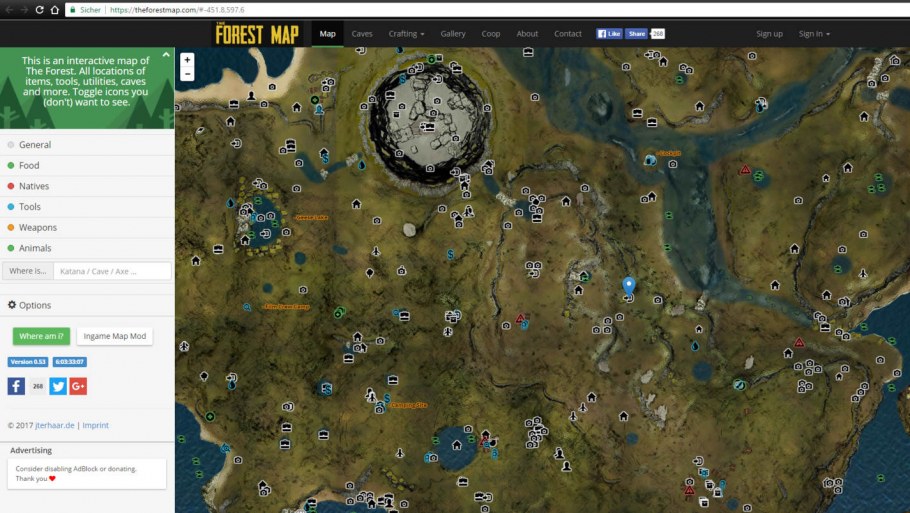Open the Crafting dropdown menu
910x513 pixels.
[x=406, y=34]
